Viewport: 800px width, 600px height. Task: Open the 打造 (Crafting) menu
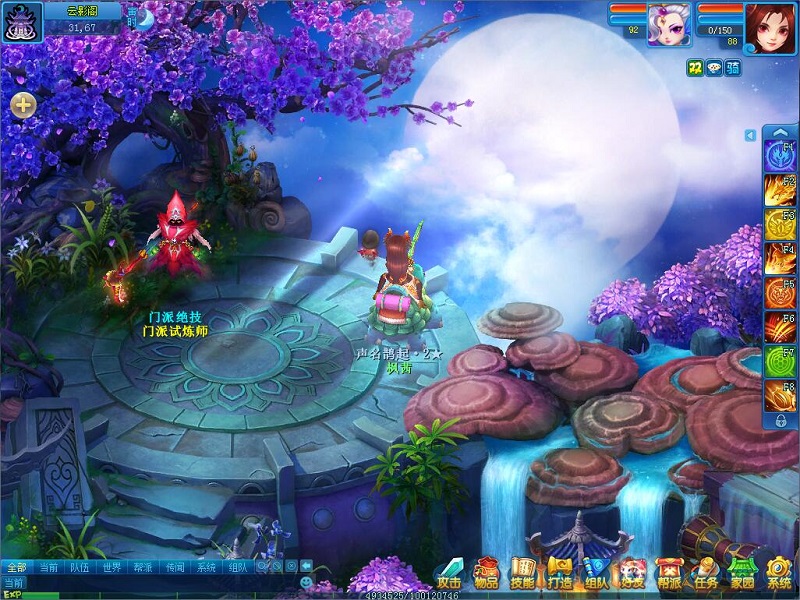click(x=559, y=573)
